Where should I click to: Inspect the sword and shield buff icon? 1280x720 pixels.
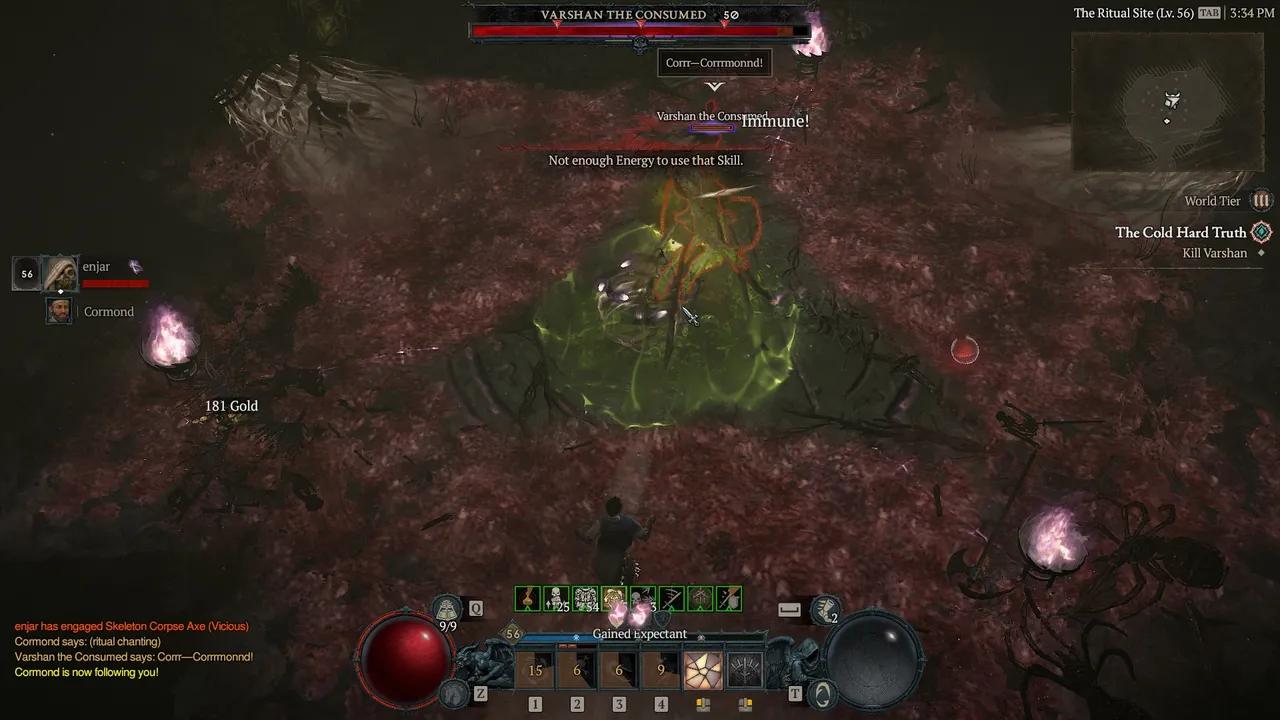coord(729,599)
